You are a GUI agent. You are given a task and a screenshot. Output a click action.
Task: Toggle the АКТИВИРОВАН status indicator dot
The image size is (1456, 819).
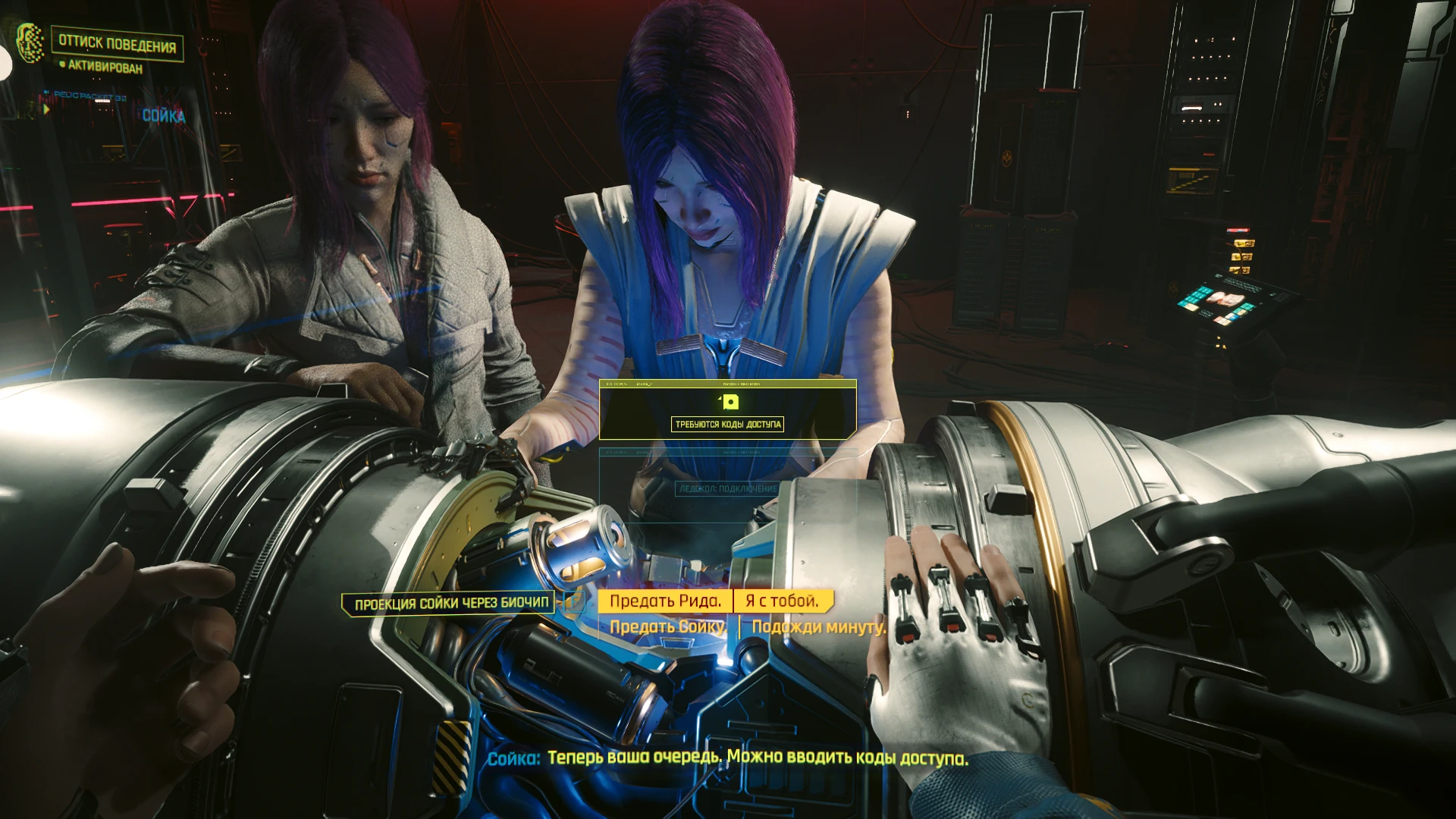pyautogui.click(x=61, y=64)
